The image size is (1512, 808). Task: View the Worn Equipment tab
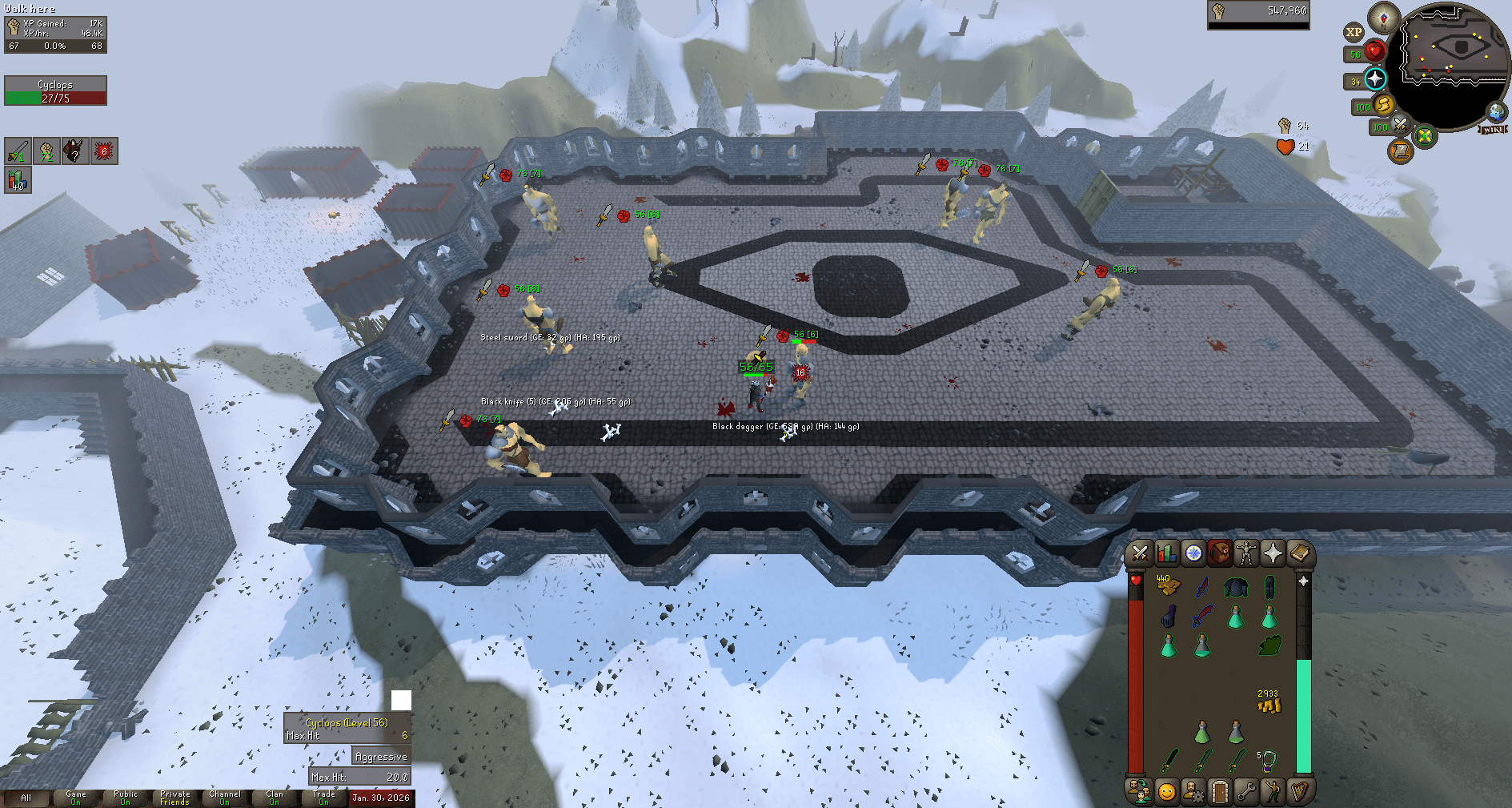pyautogui.click(x=1246, y=553)
